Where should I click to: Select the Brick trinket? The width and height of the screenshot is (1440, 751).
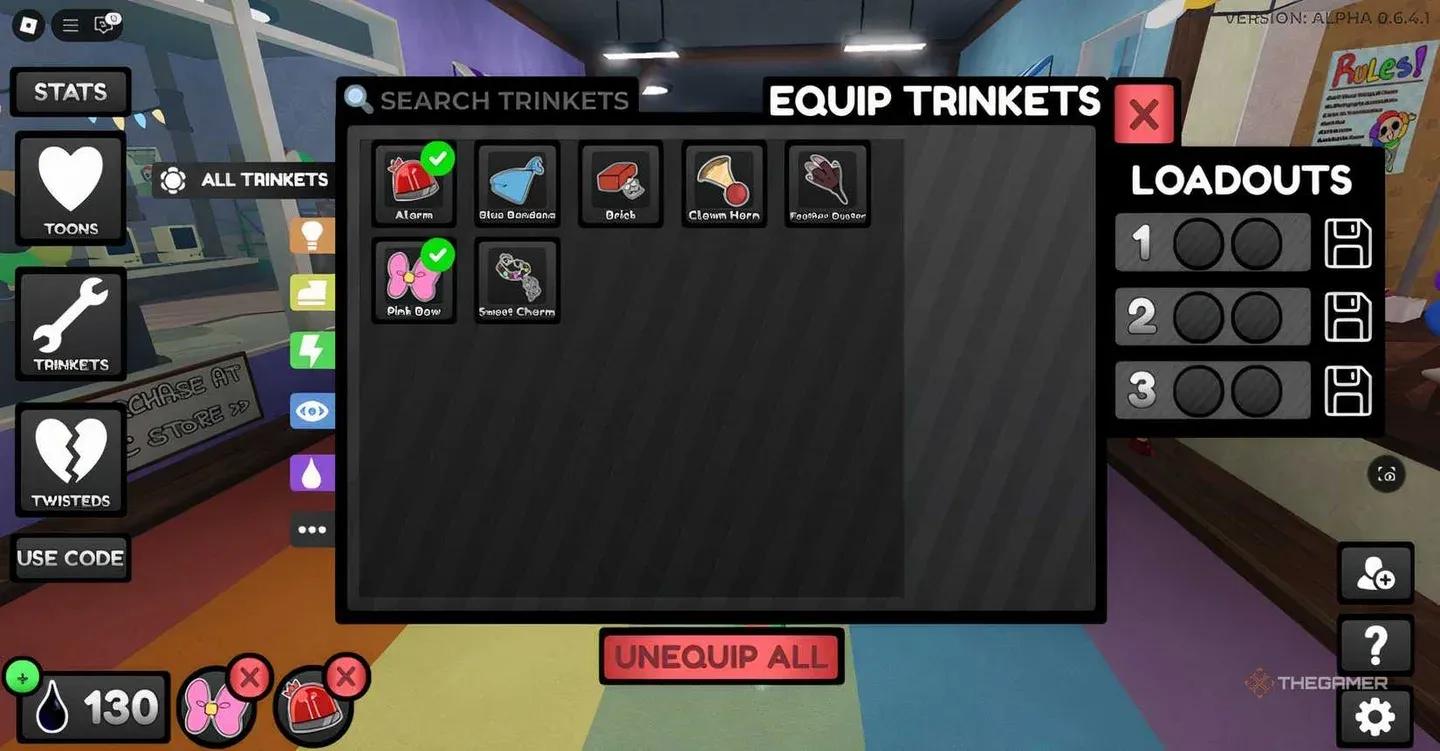620,183
